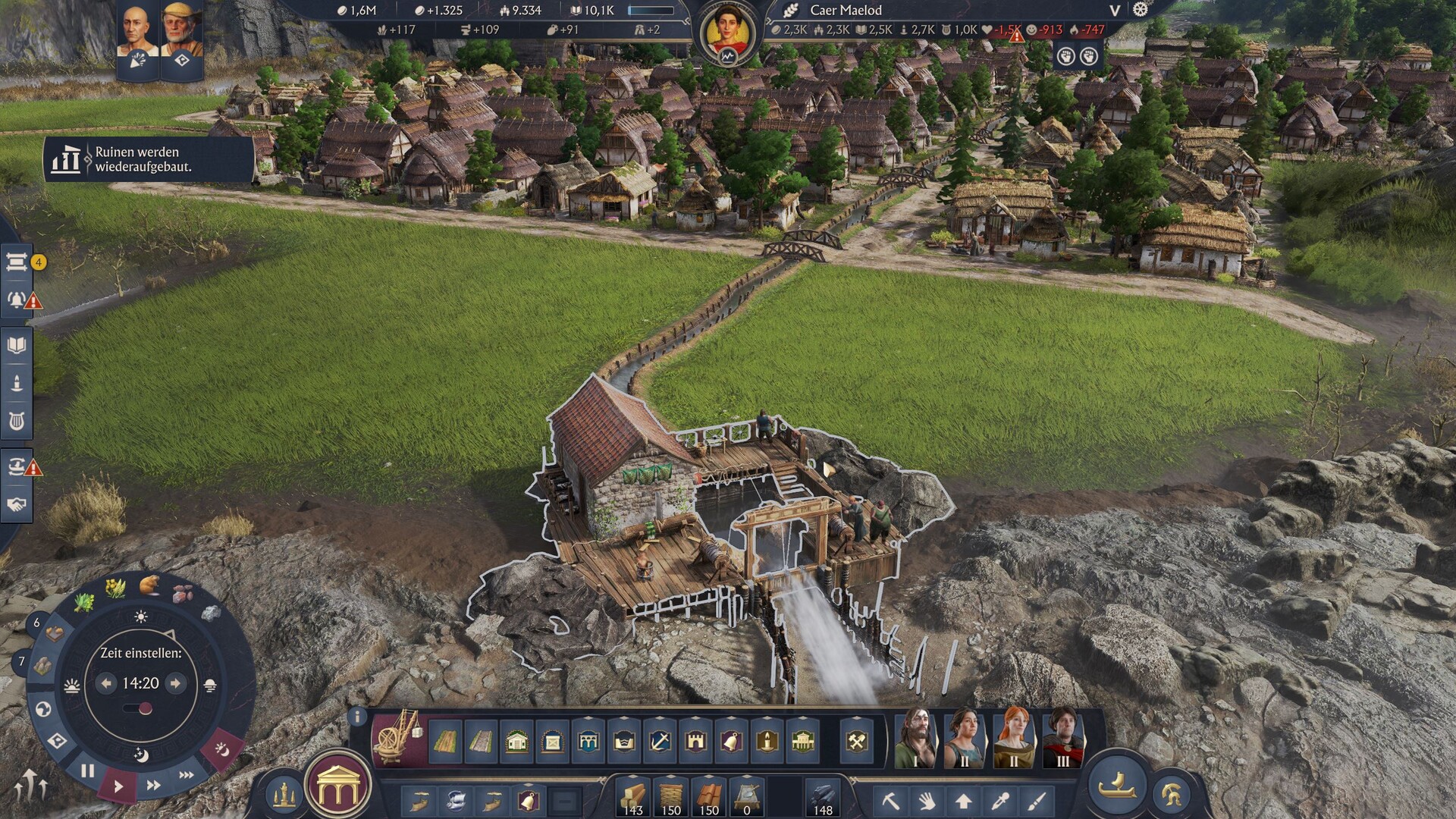
Task: Choose the crossed hammer and pickaxe category
Action: coord(857,741)
